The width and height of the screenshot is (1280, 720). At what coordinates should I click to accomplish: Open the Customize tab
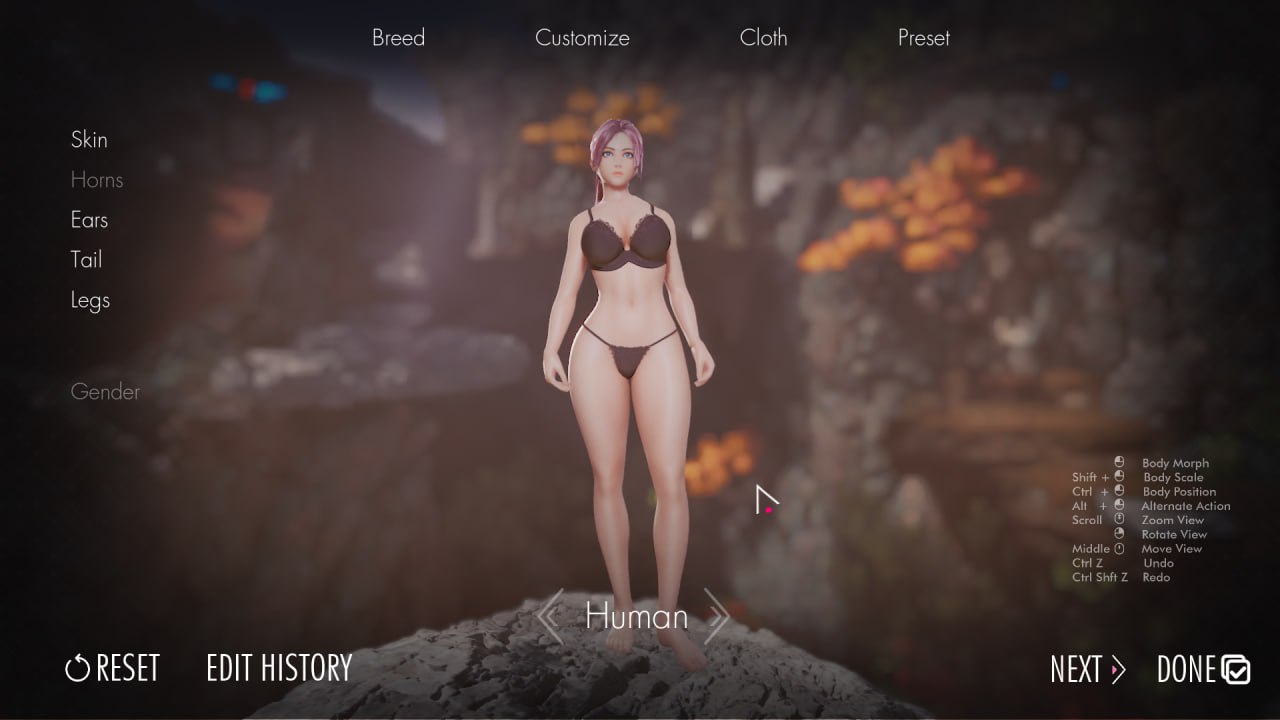[x=582, y=38]
